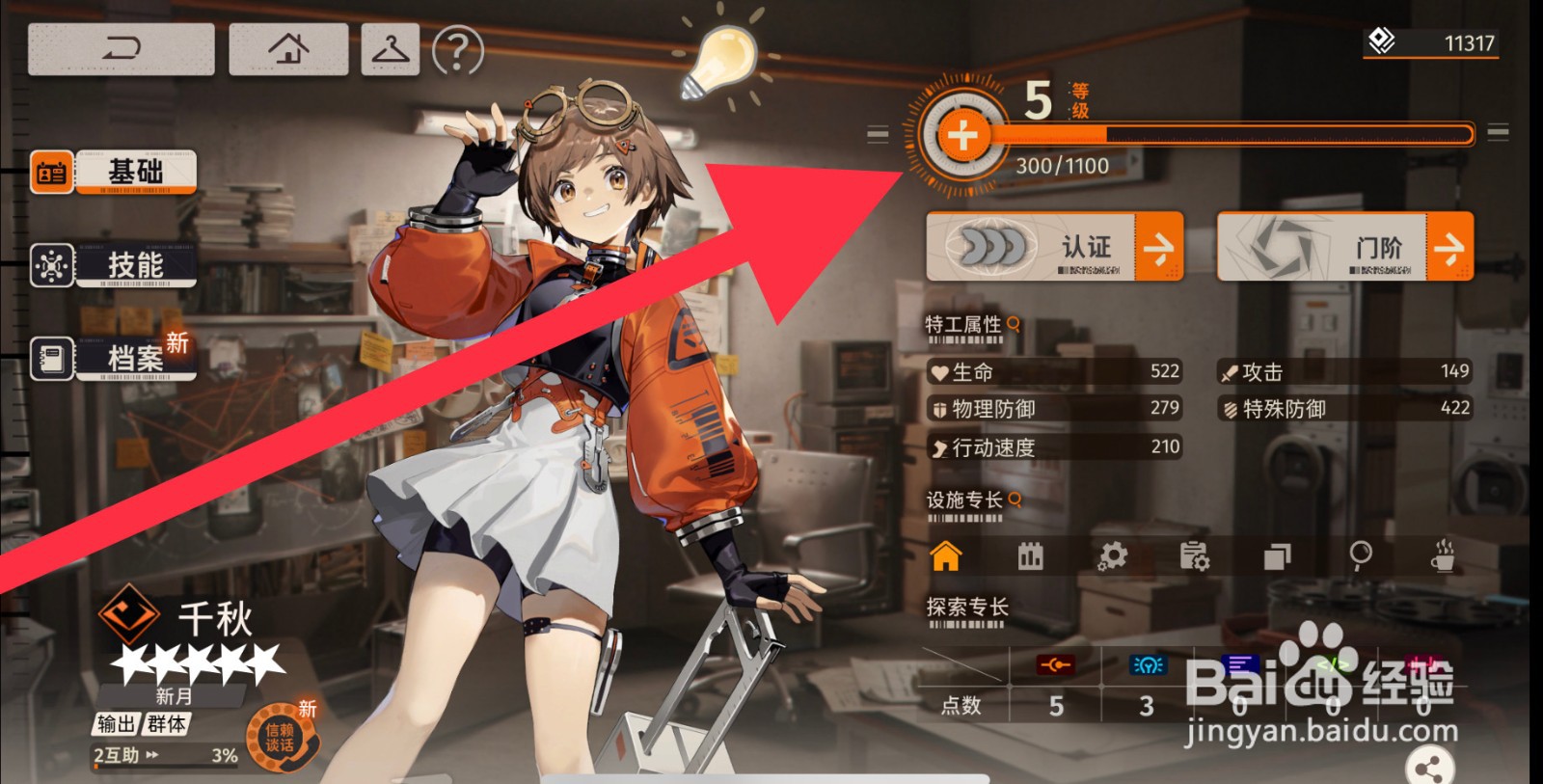
Task: Open the 信赖谈话 trust talk button
Action: tap(281, 738)
